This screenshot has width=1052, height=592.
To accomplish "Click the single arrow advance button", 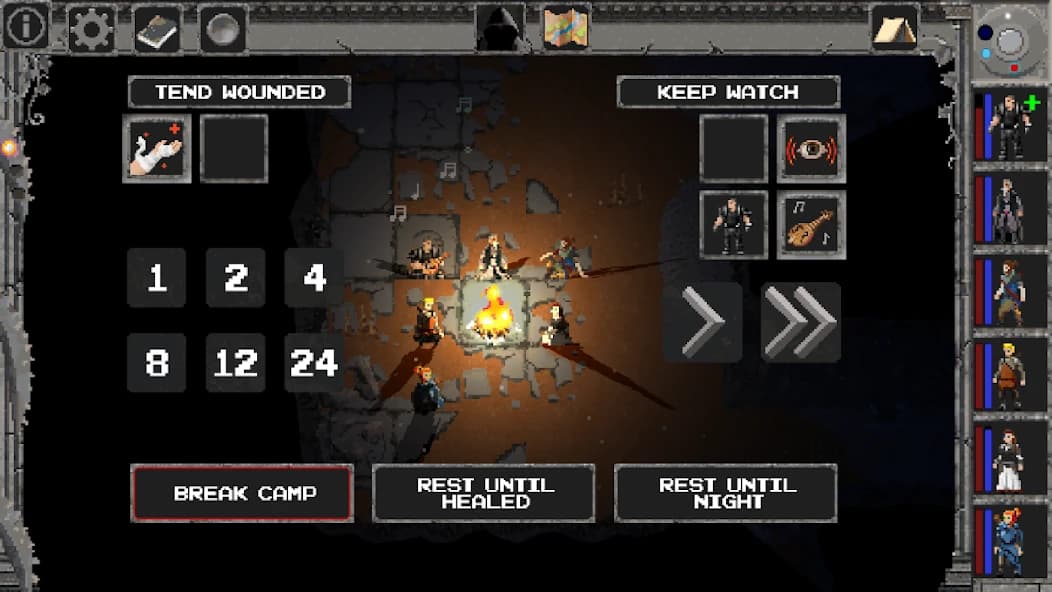I will coord(703,322).
